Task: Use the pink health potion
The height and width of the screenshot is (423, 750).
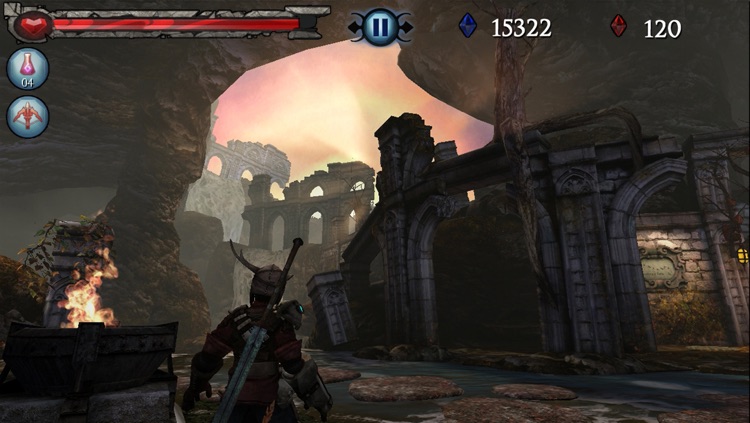Action: pyautogui.click(x=27, y=68)
